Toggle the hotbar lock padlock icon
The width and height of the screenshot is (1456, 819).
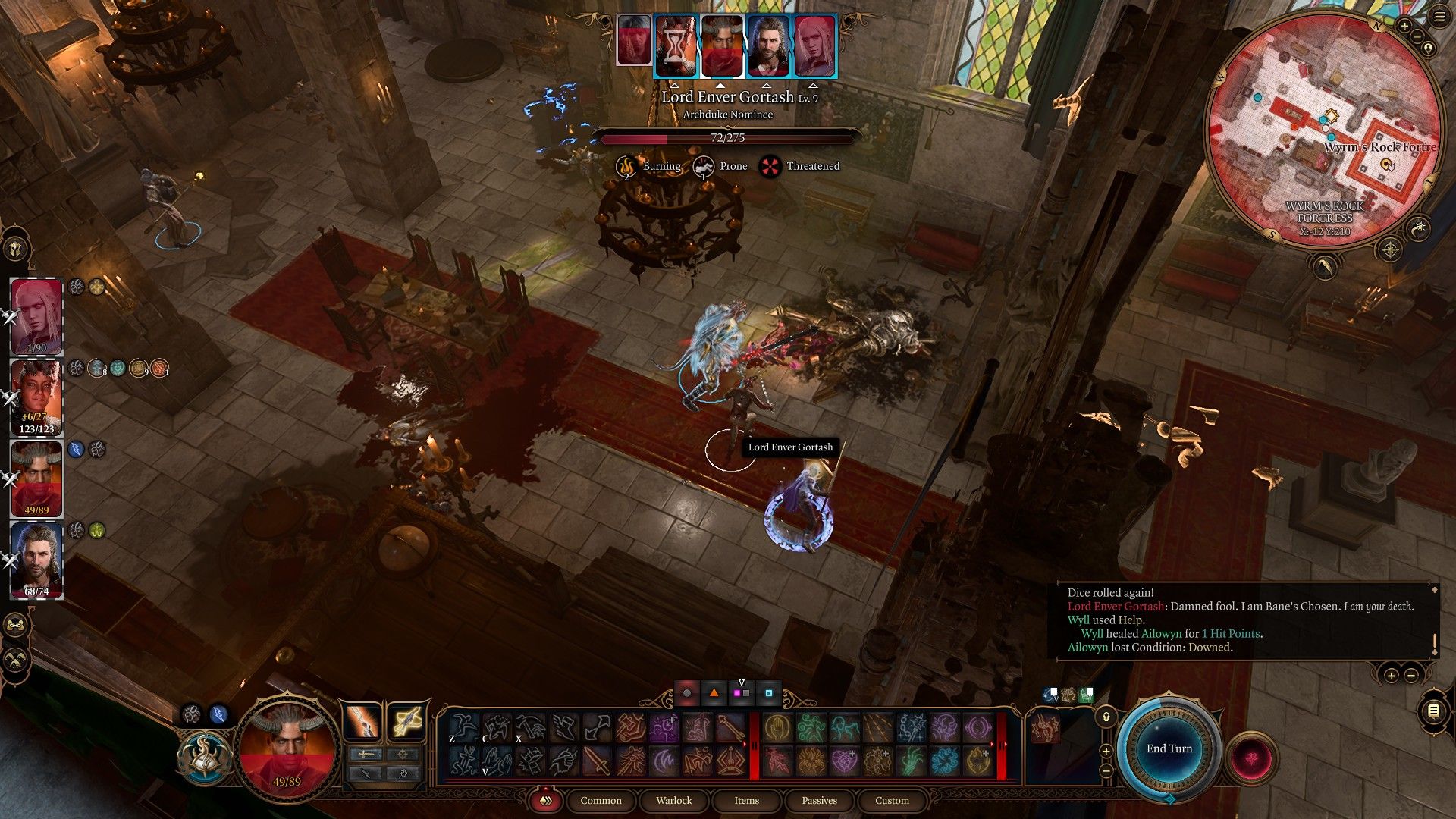(1106, 715)
